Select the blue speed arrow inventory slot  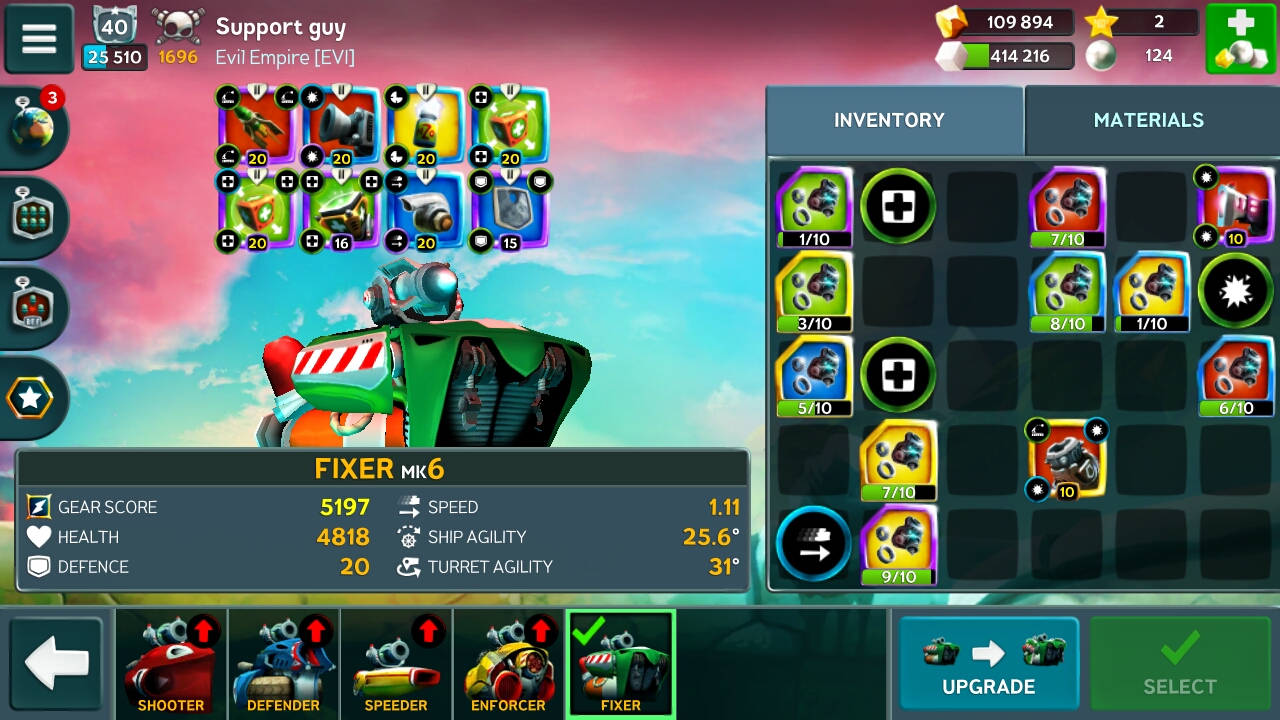coord(813,544)
